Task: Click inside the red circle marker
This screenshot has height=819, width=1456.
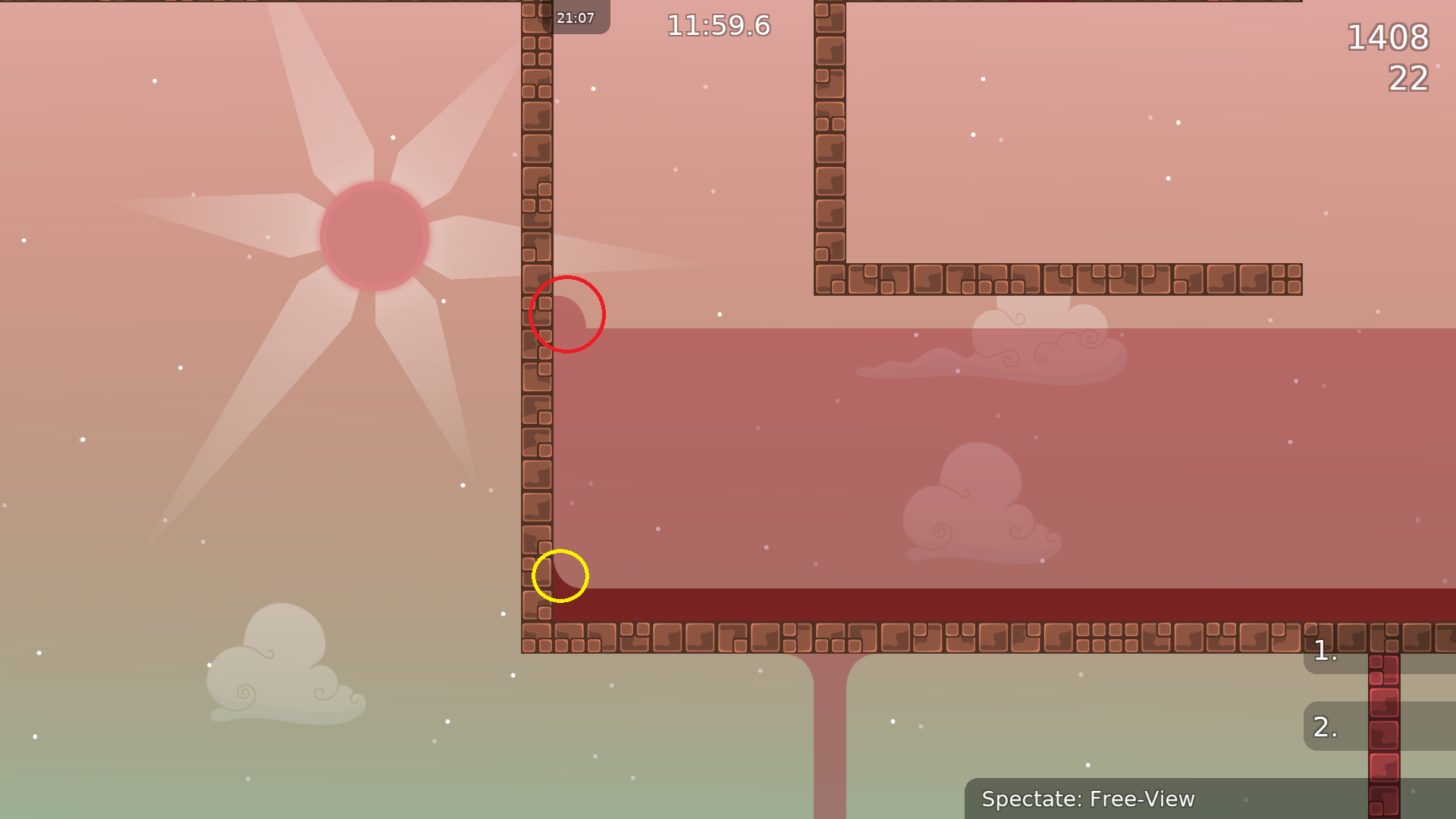Action: 567,314
